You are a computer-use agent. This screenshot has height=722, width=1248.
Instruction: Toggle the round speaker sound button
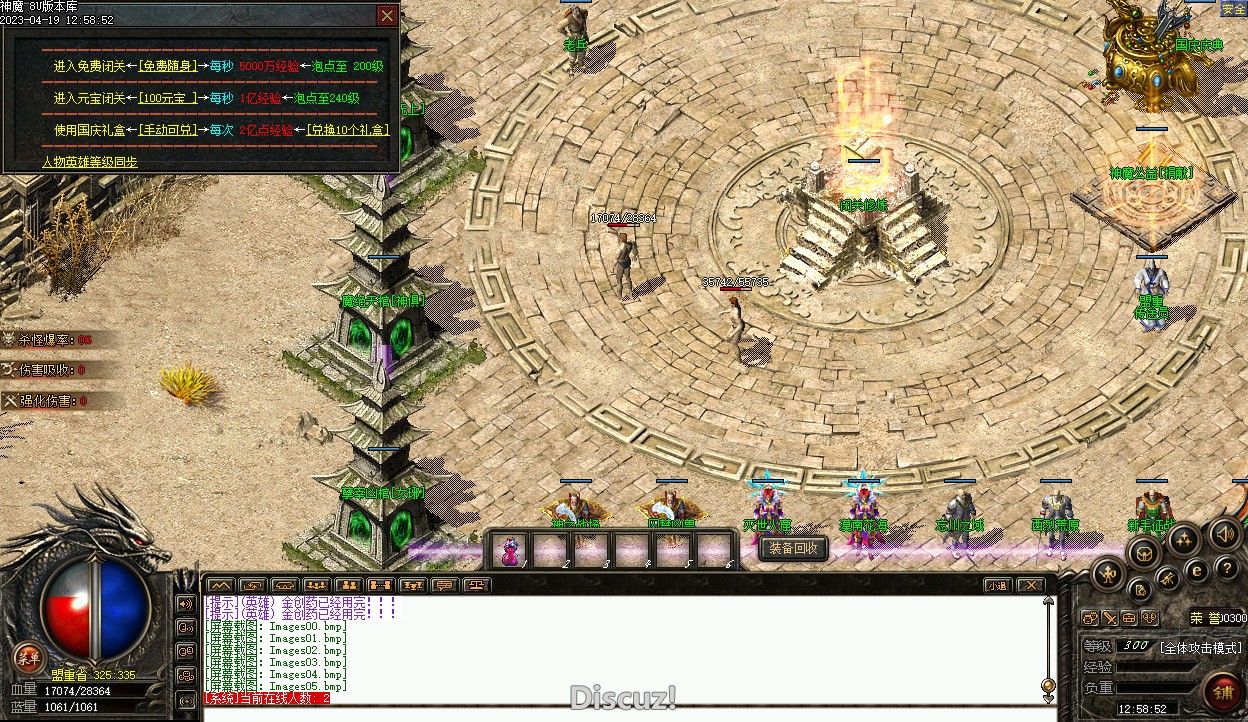click(x=1225, y=534)
